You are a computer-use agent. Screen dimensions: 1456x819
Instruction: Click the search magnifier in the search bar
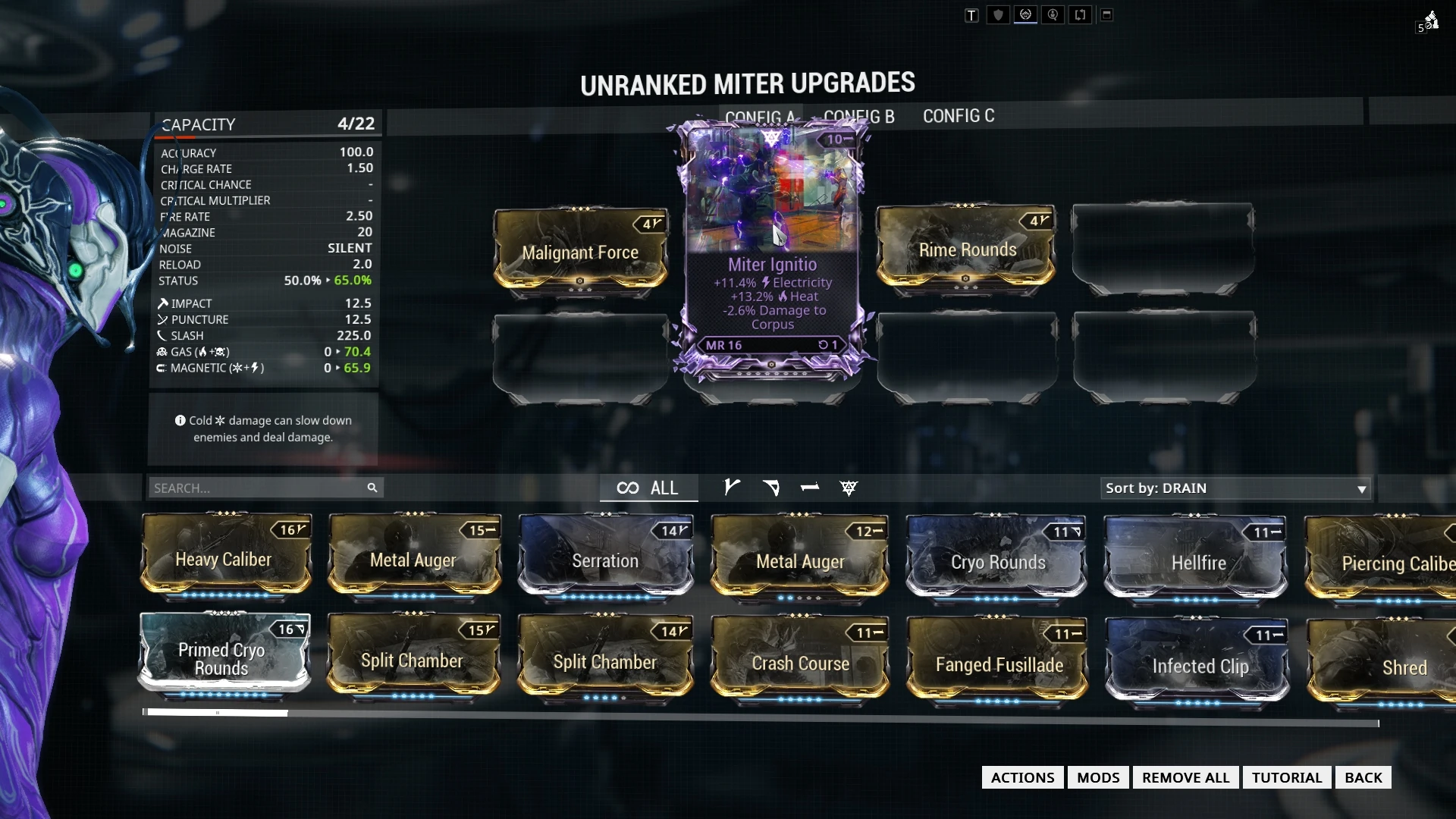coord(372,488)
